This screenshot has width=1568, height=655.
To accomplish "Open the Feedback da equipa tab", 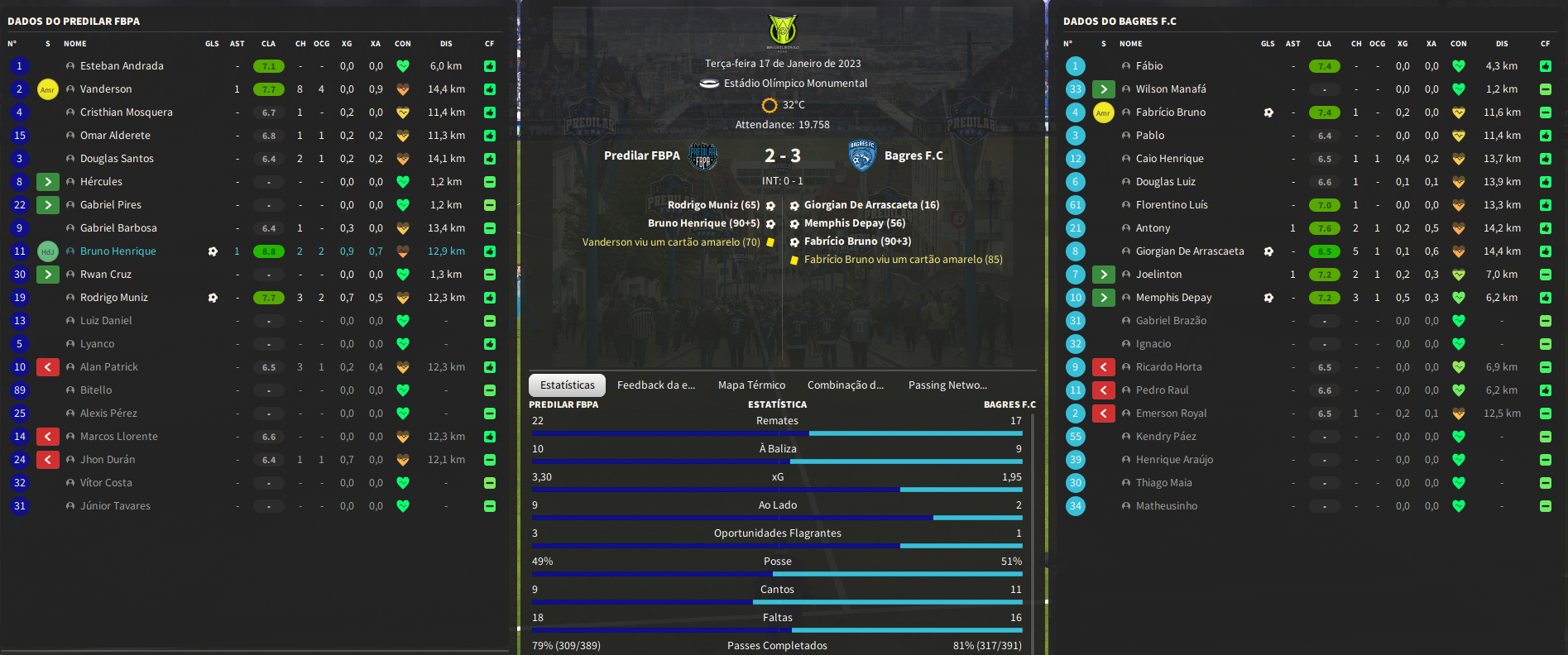I will pos(655,385).
